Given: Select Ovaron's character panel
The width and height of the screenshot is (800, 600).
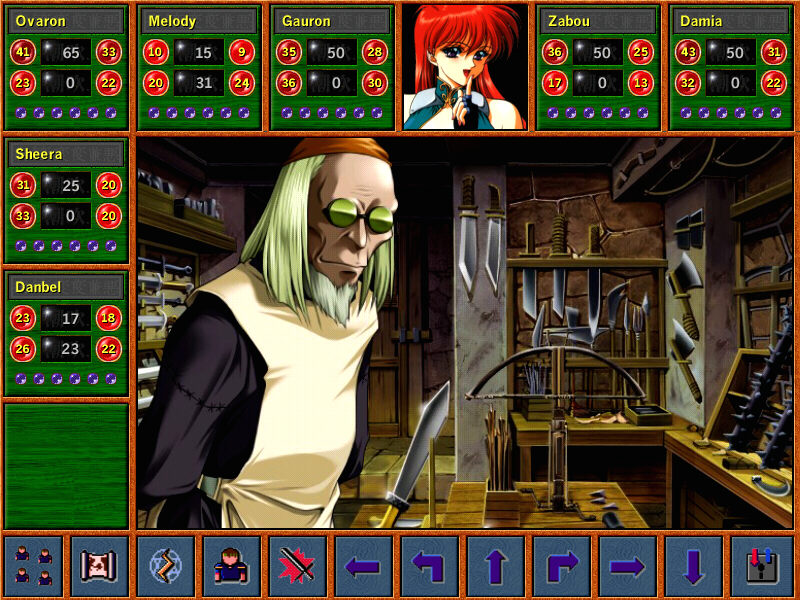Looking at the screenshot, I should click(x=67, y=67).
